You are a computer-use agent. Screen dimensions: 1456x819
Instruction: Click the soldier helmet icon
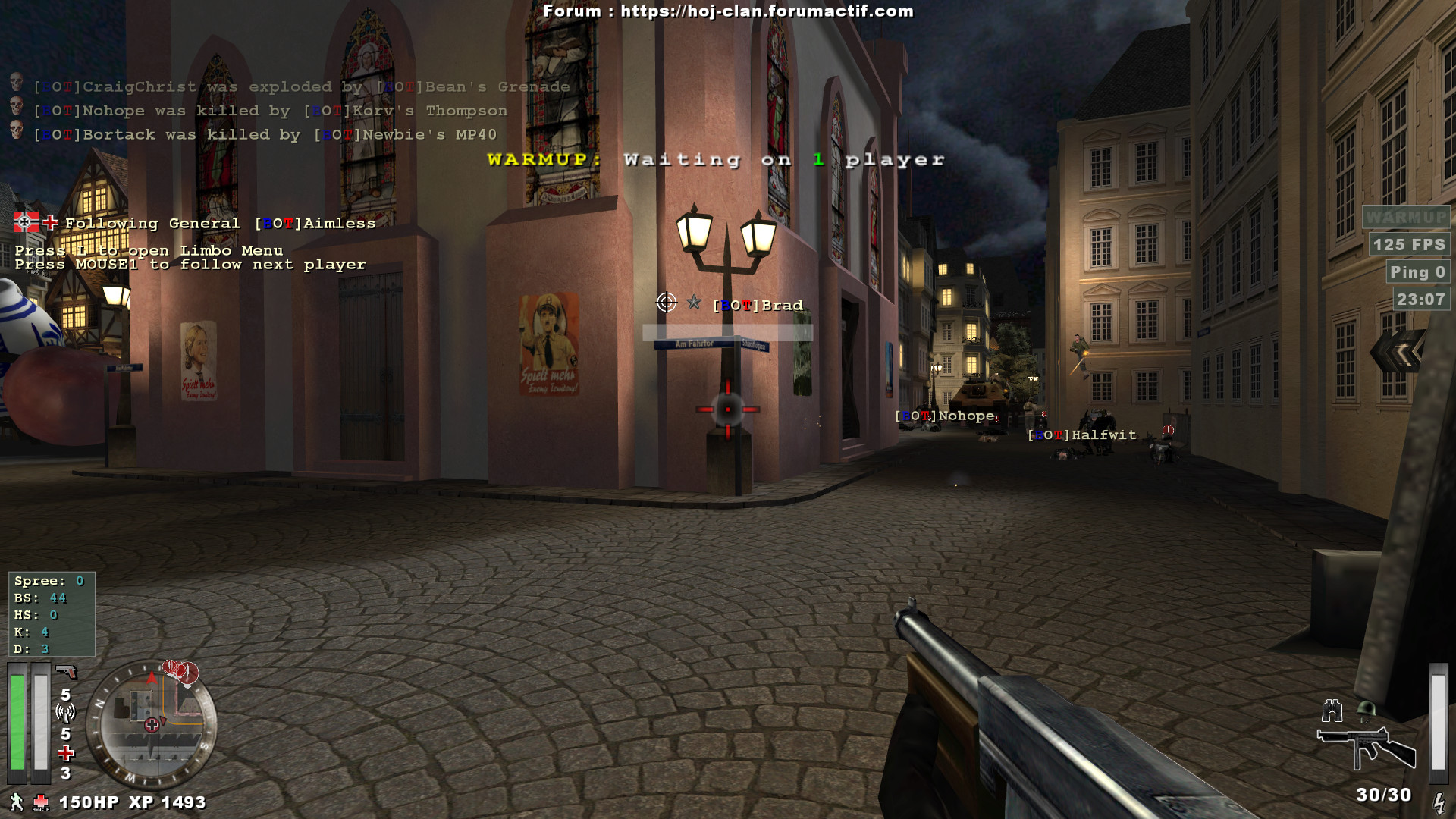point(1367,710)
